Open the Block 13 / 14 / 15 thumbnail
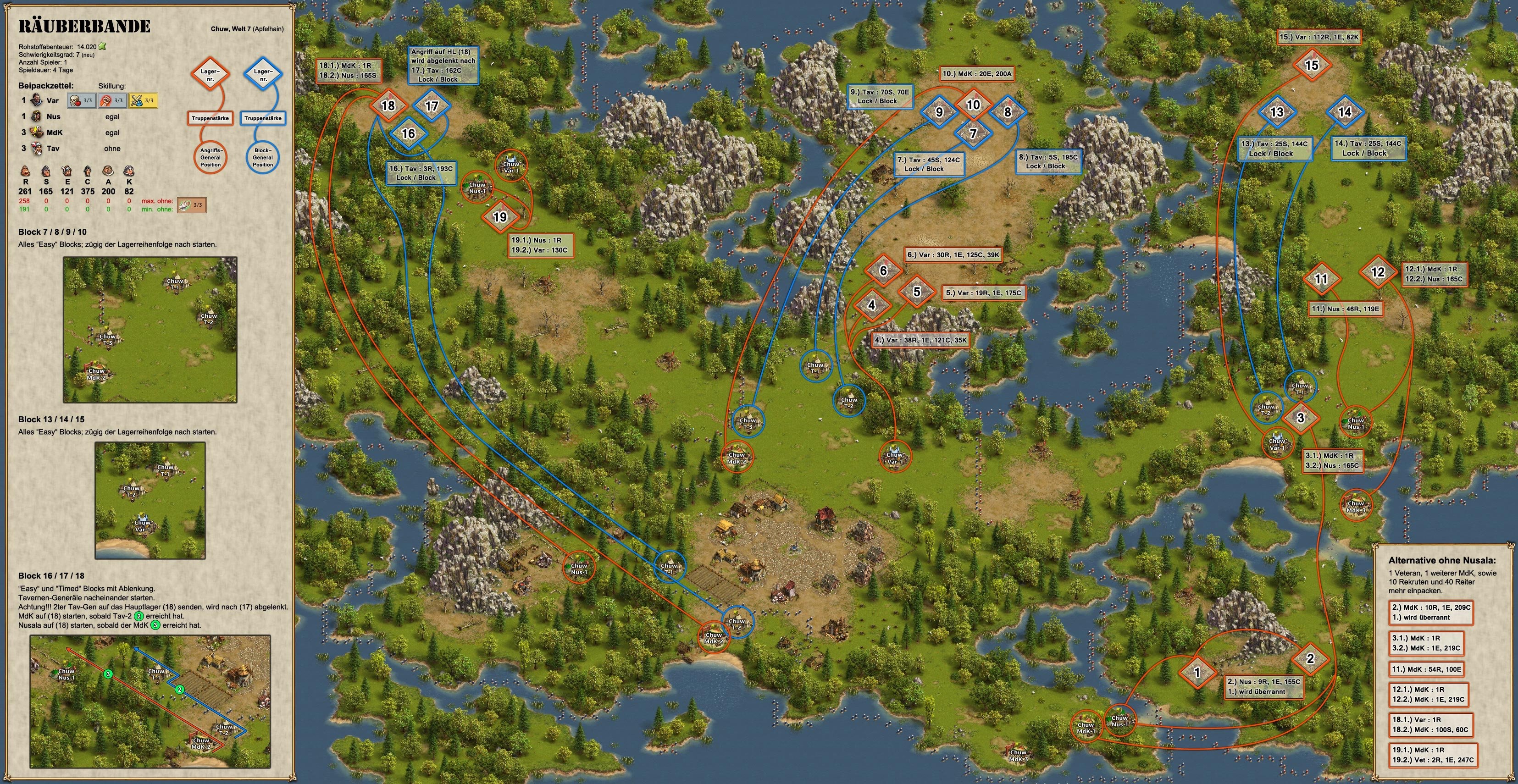 pos(150,500)
